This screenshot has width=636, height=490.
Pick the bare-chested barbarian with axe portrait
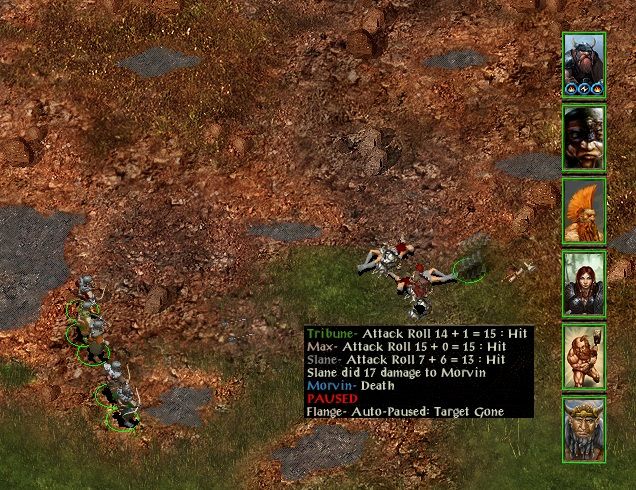(584, 356)
